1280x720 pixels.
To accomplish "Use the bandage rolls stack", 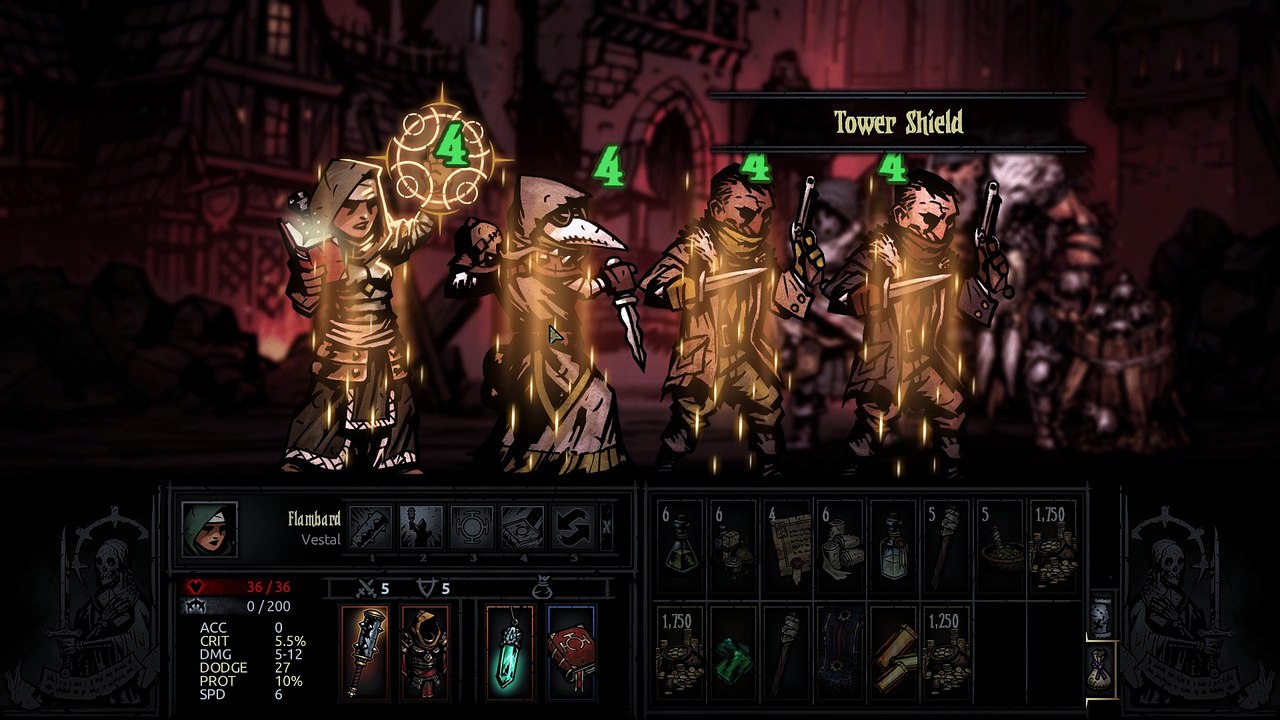I will [x=840, y=546].
